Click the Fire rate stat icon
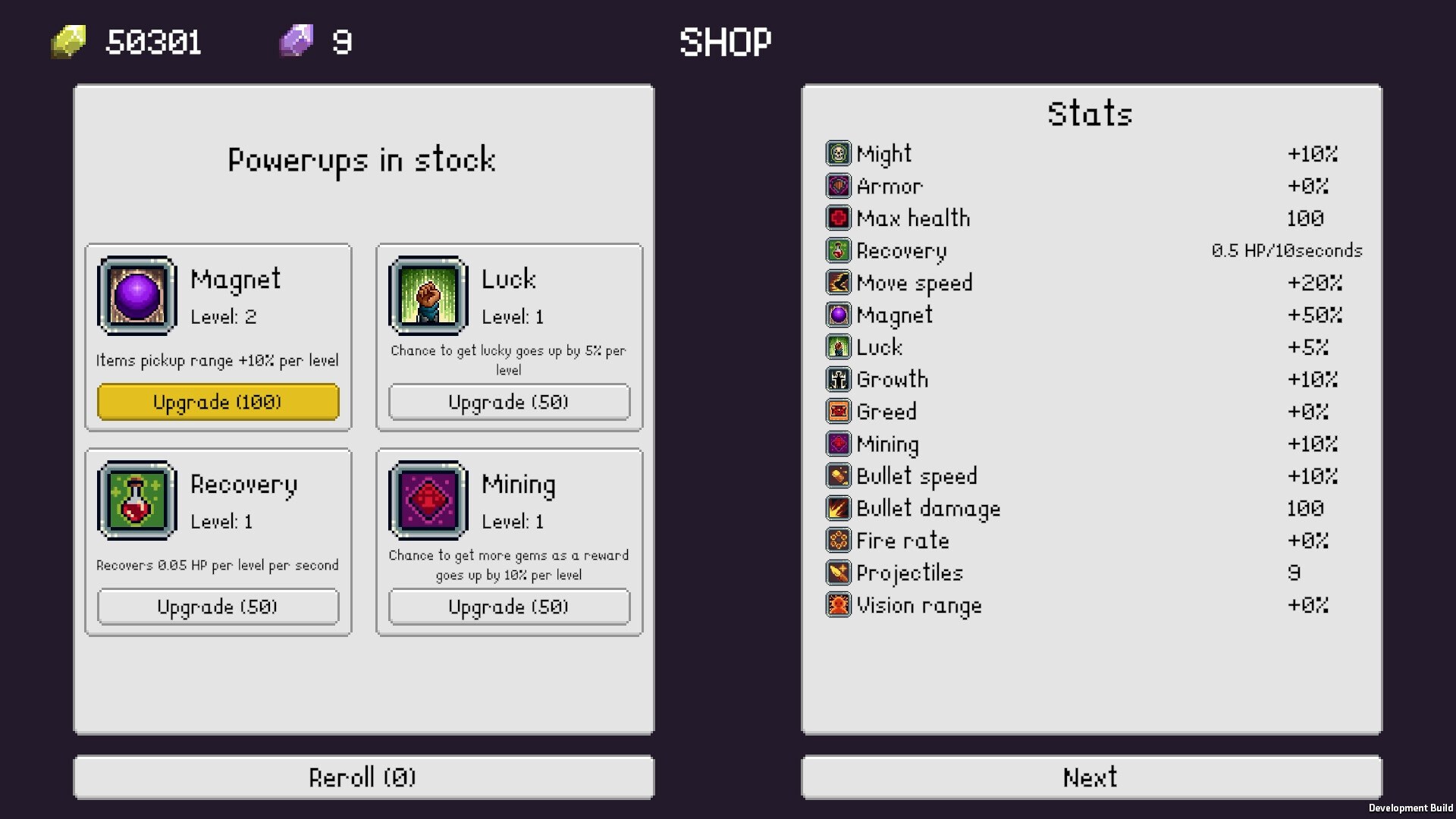 (839, 540)
